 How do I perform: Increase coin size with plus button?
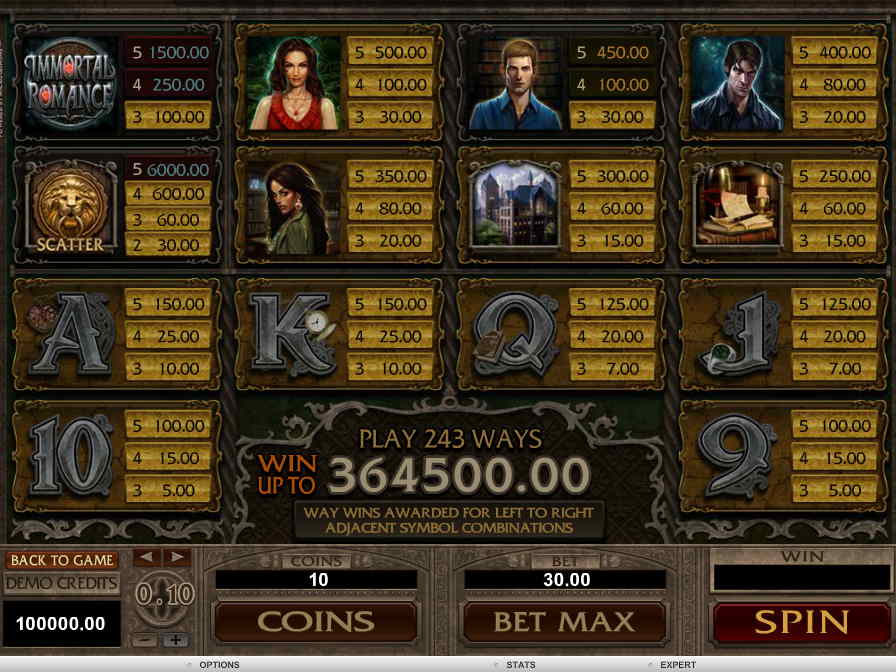(x=176, y=639)
